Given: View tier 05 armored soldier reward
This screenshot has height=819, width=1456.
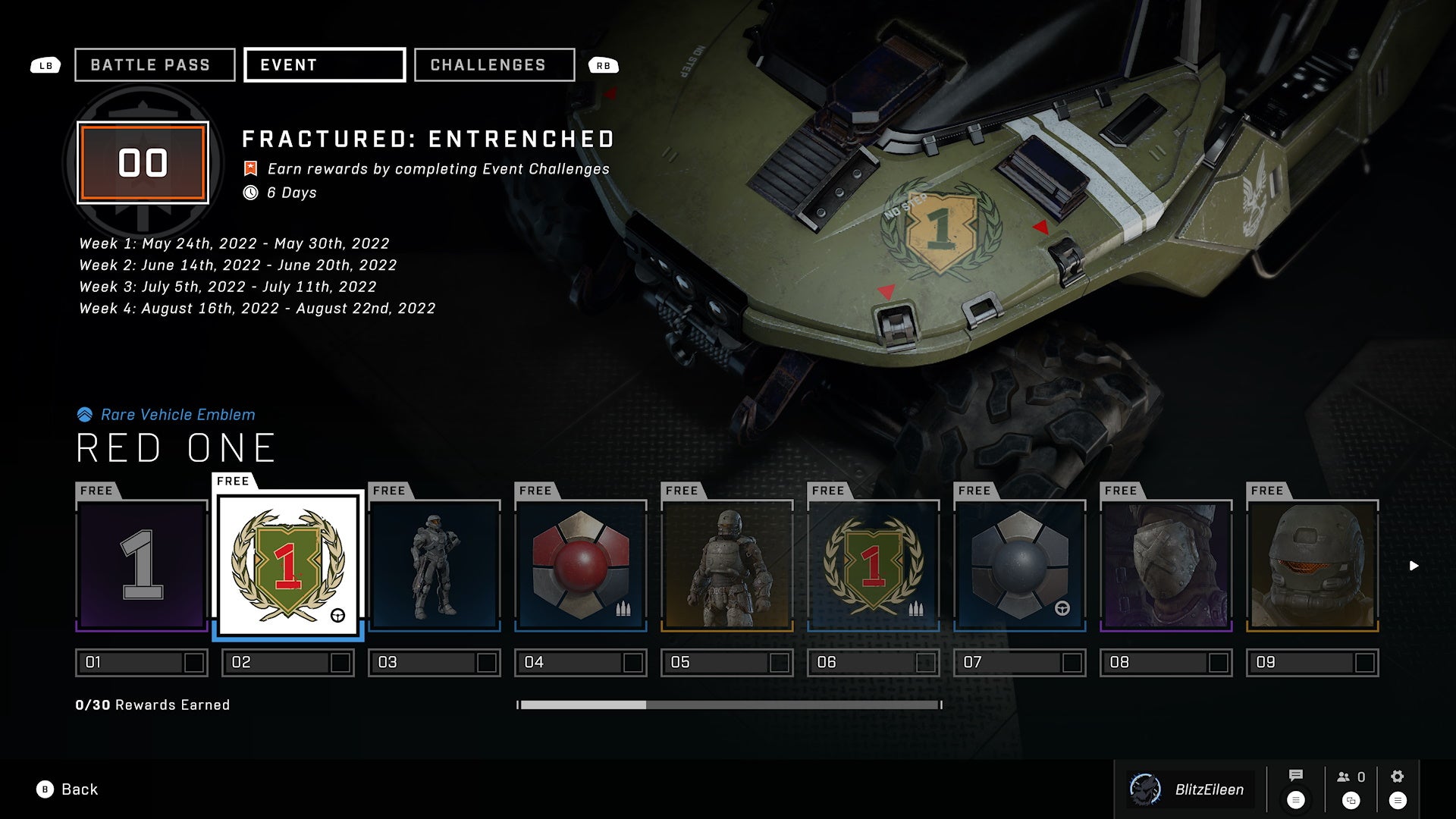Looking at the screenshot, I should coord(727,566).
